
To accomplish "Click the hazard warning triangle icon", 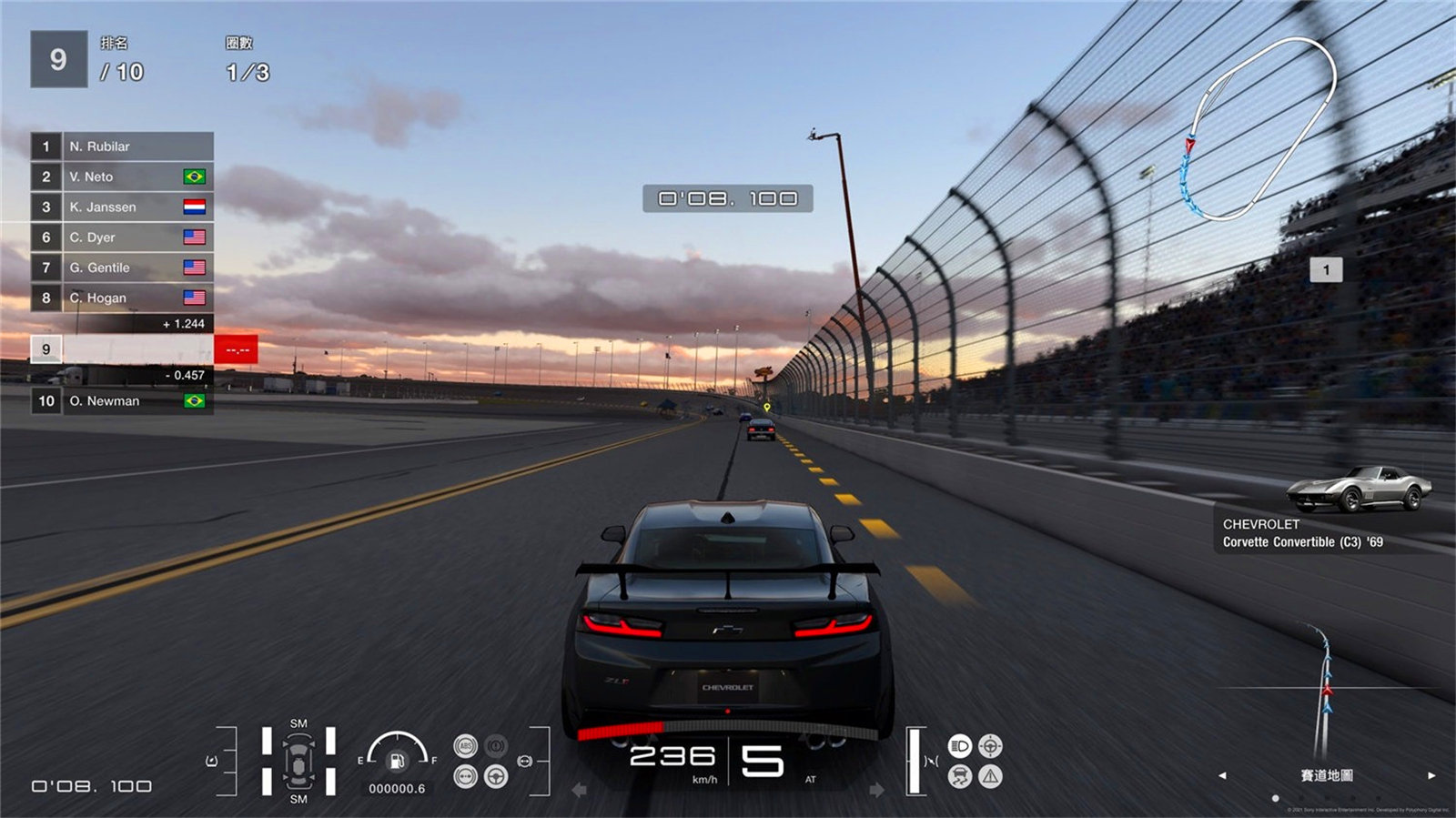I will (x=990, y=776).
